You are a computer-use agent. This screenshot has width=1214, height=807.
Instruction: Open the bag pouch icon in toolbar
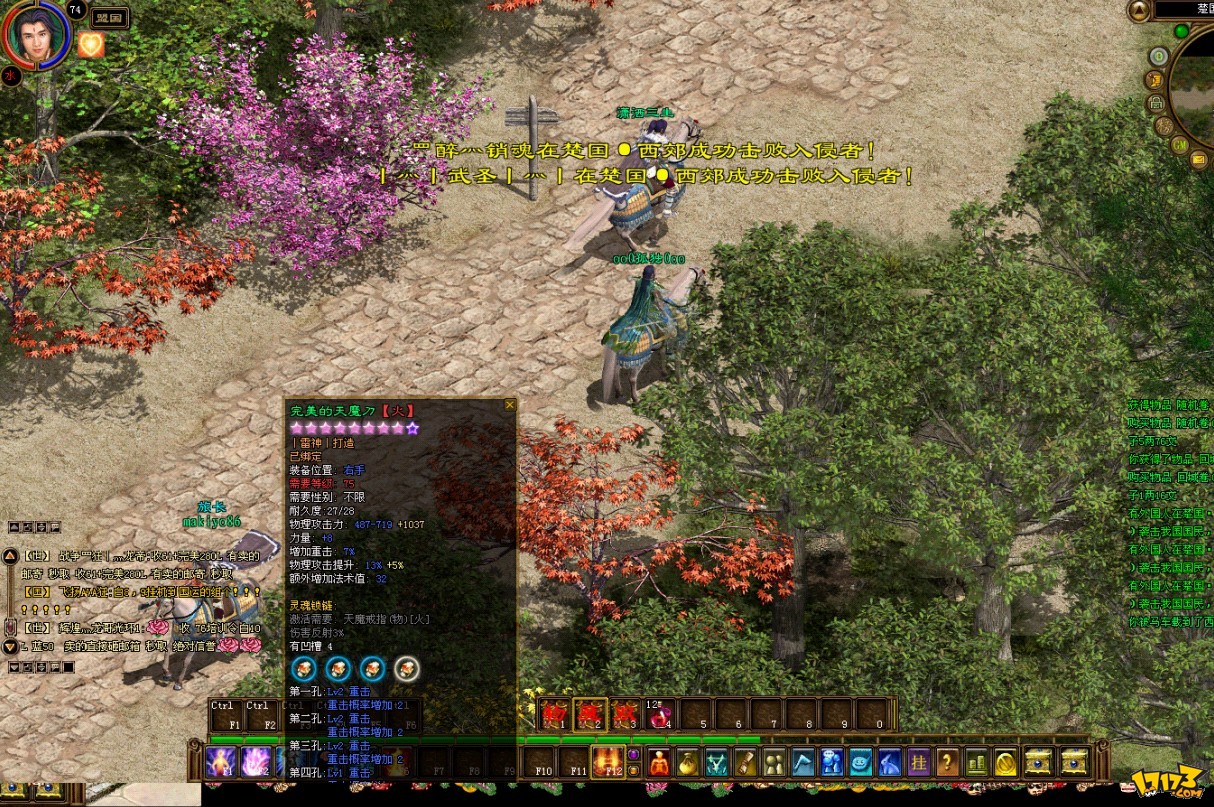click(687, 763)
